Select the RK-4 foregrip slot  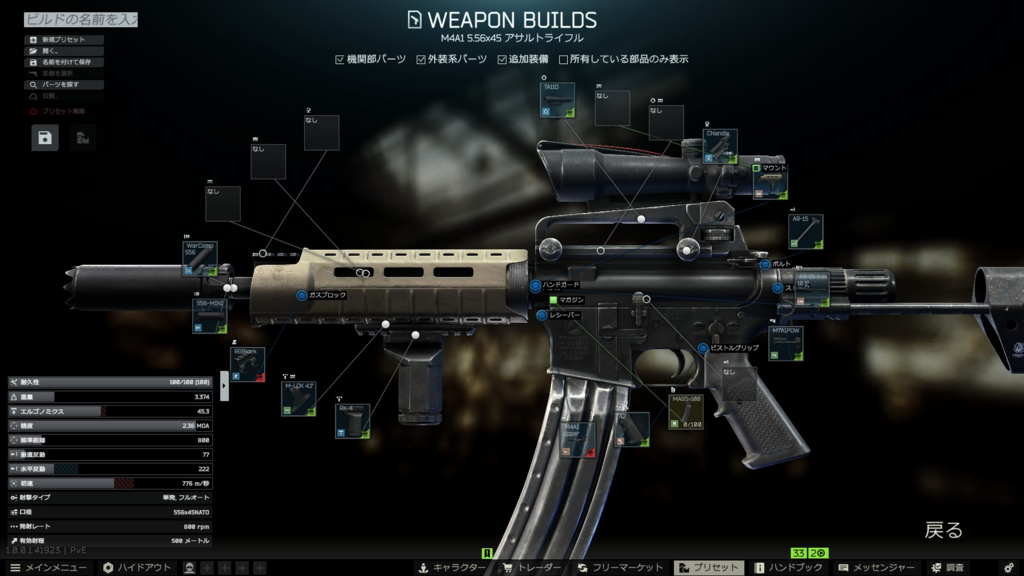[352, 421]
